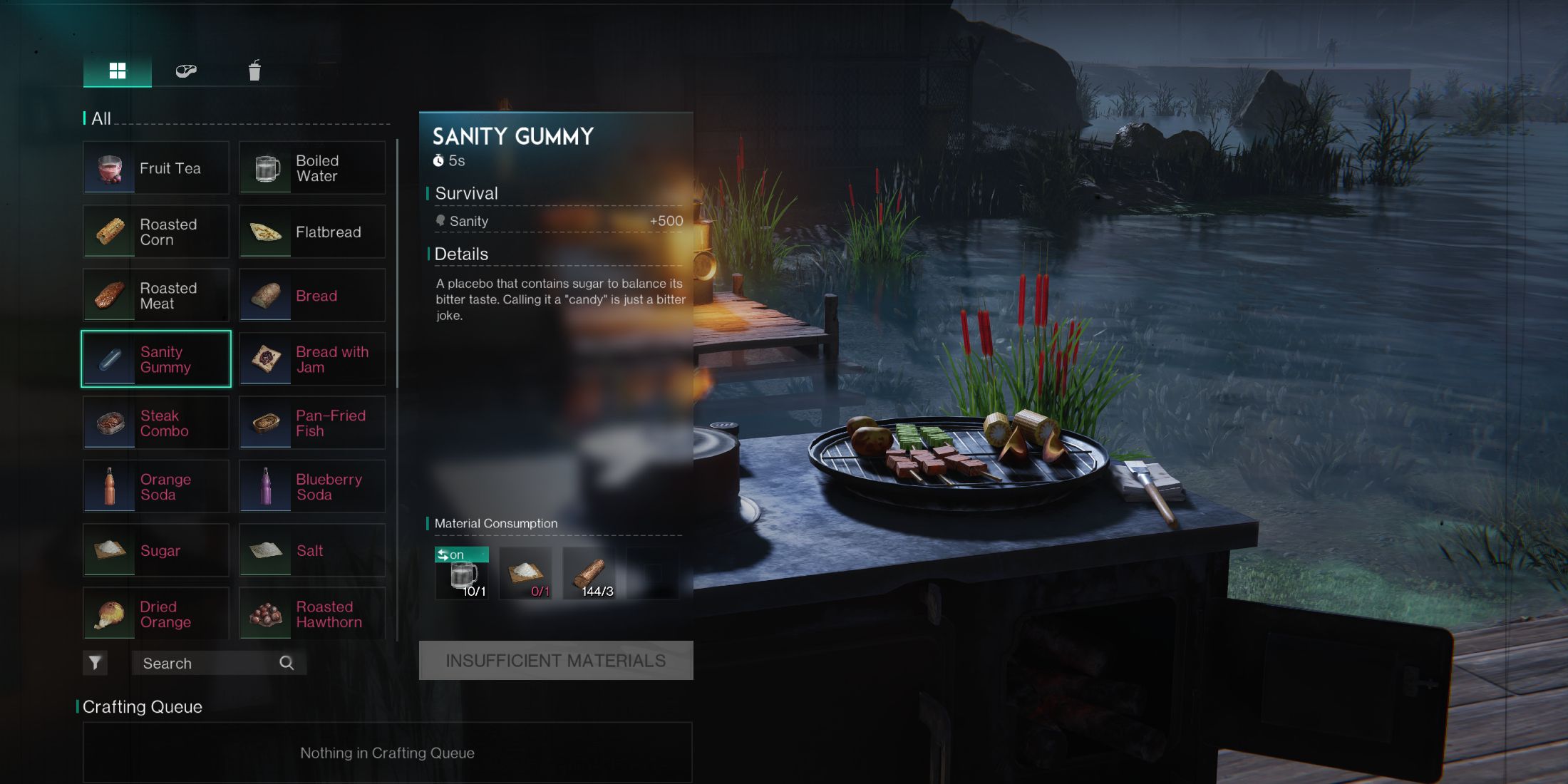1568x784 pixels.
Task: Click the Blueberry Soda bottle icon
Action: pos(264,486)
